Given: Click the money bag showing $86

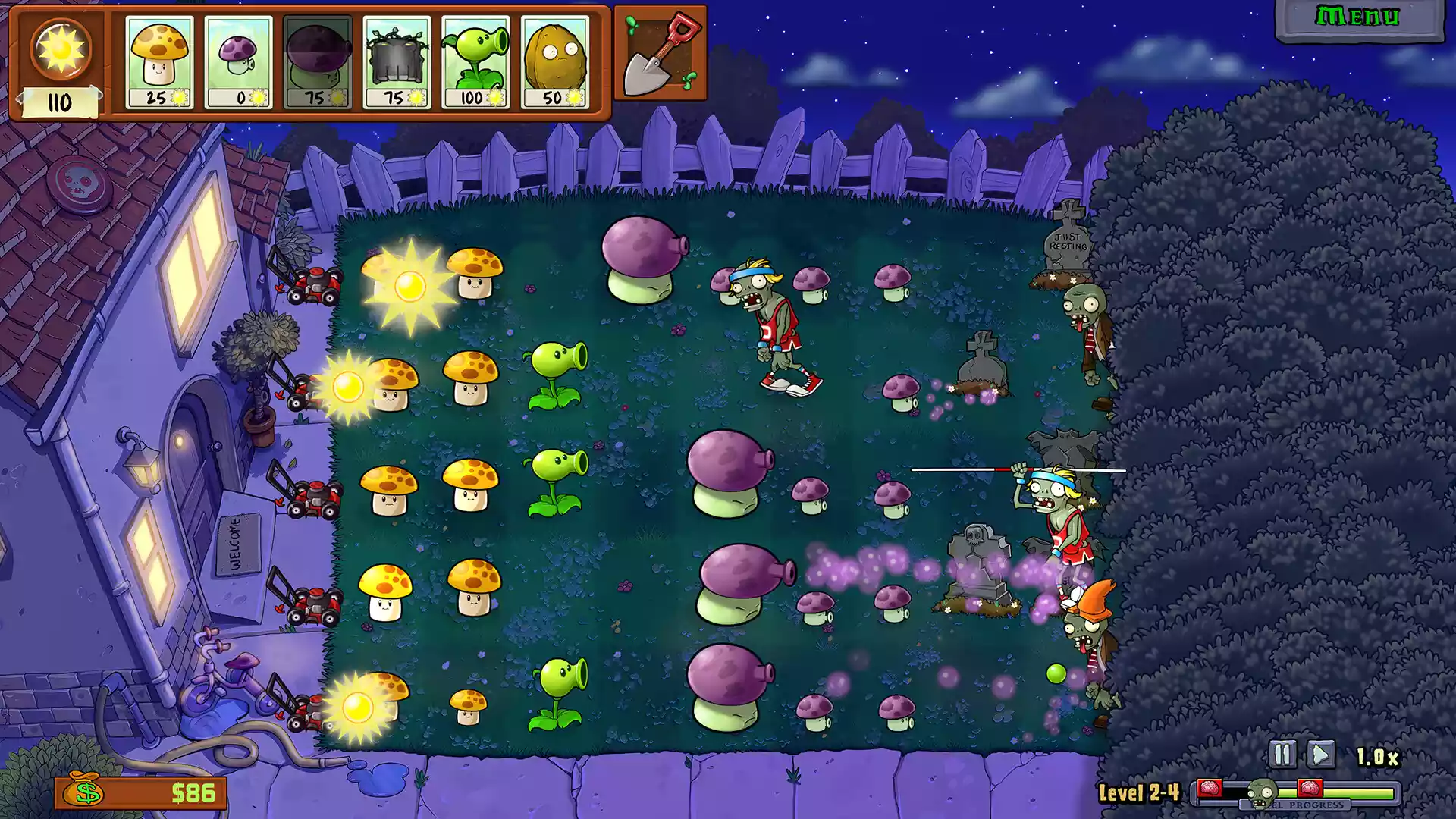Looking at the screenshot, I should coord(83,792).
